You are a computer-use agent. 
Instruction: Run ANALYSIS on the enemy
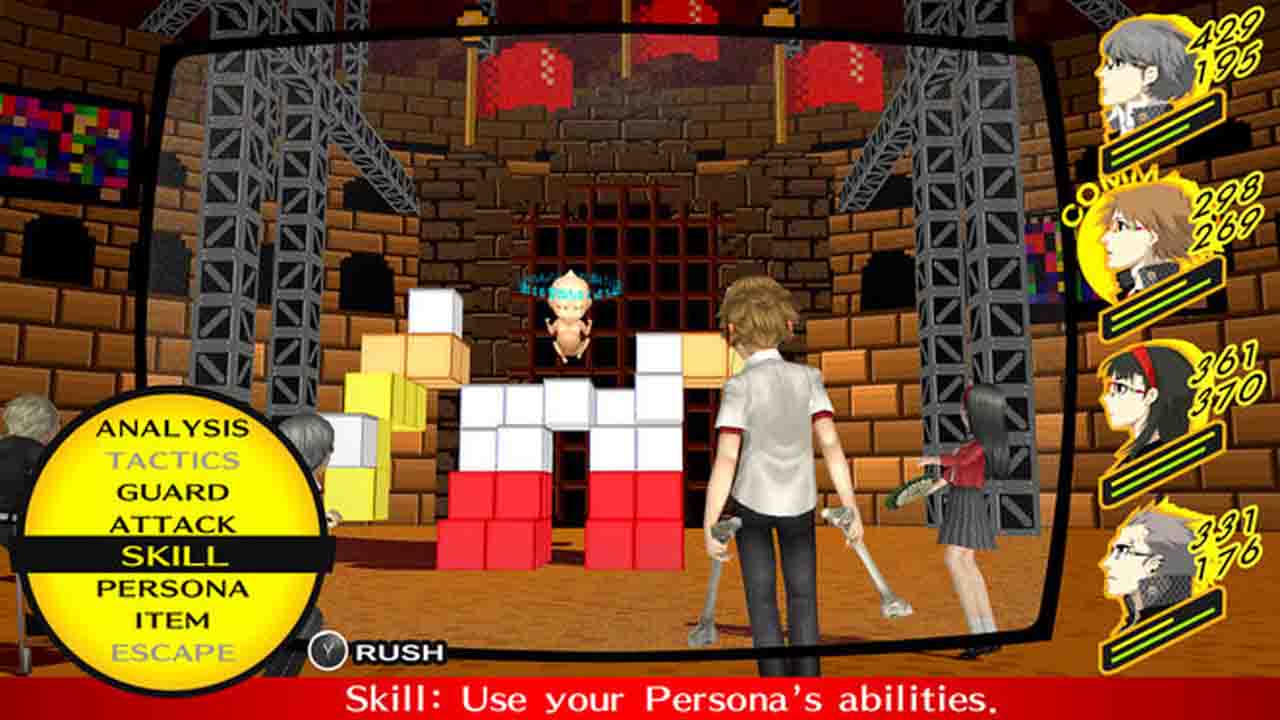[x=172, y=430]
